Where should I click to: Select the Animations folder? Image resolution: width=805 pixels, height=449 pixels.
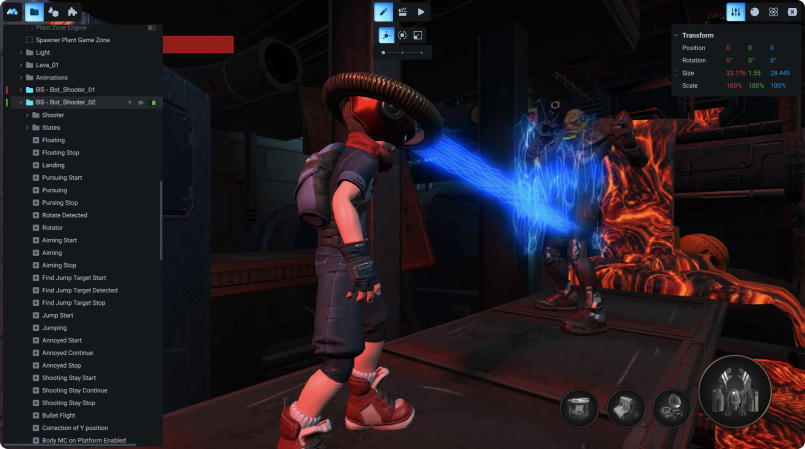tap(52, 77)
